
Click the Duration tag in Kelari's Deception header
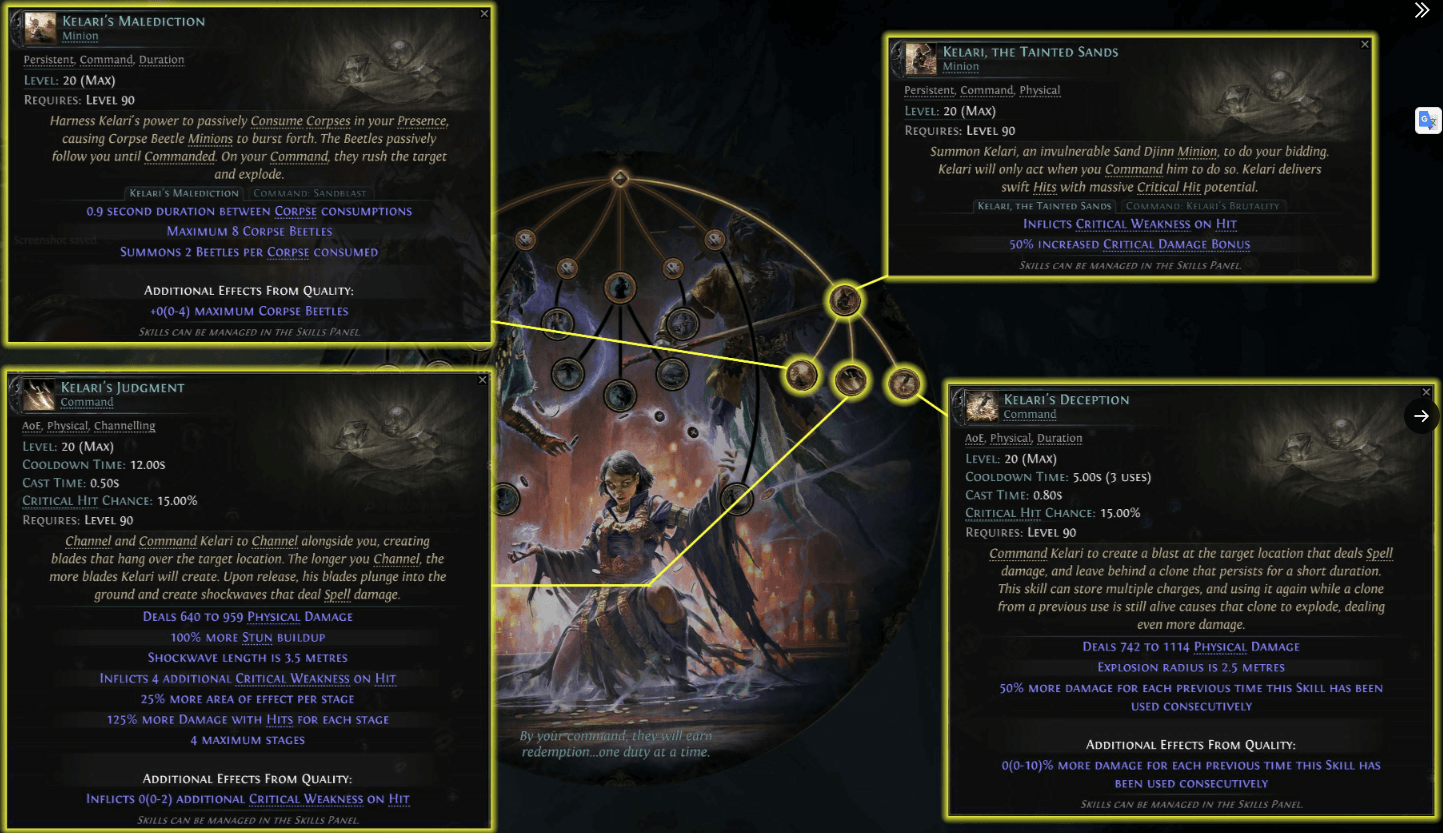1060,438
